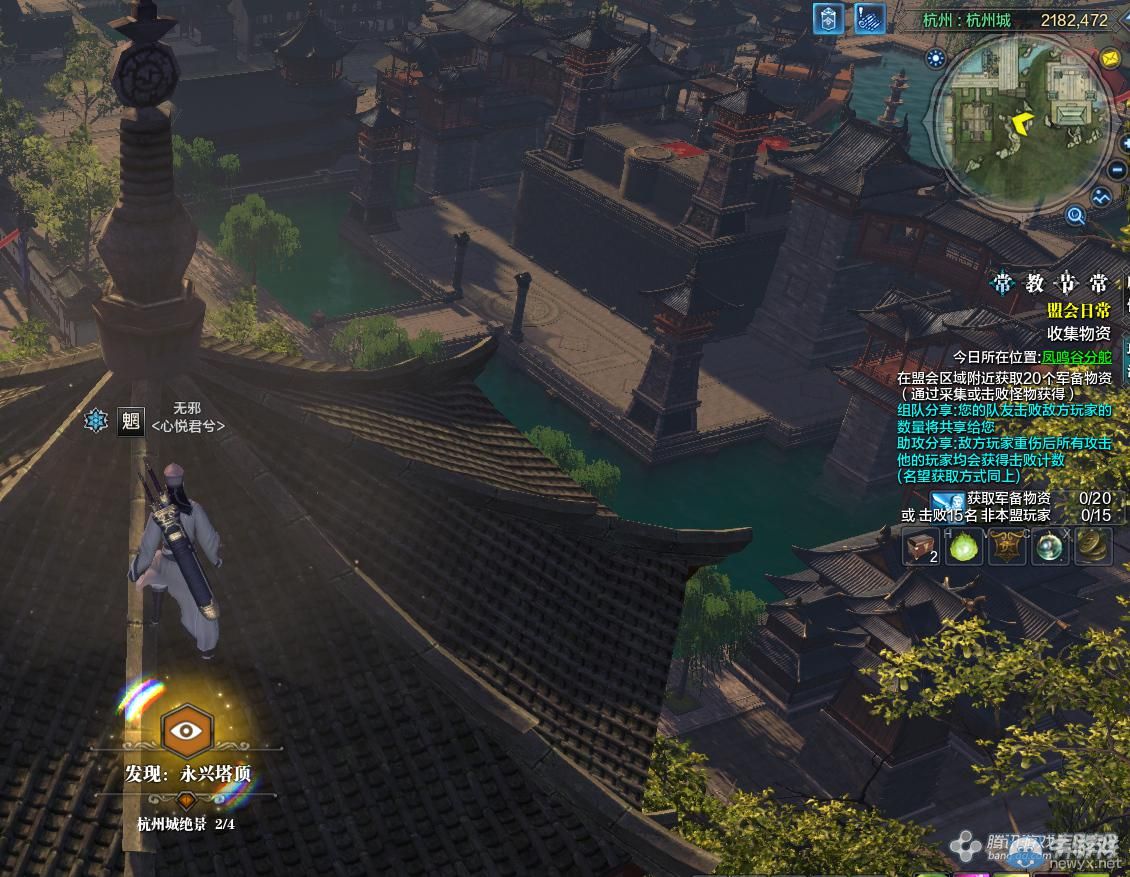Click the magnifier search icon below minimap
This screenshot has height=877, width=1130.
pyautogui.click(x=1075, y=213)
